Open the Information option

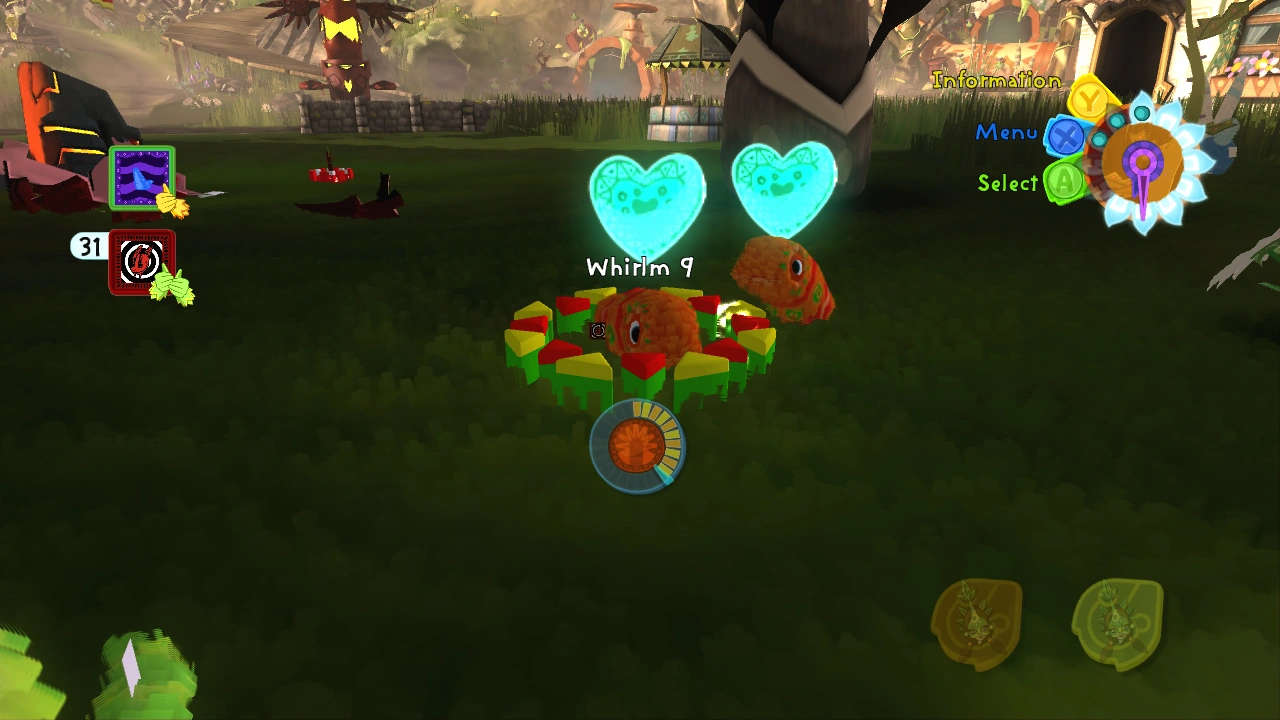(x=995, y=79)
